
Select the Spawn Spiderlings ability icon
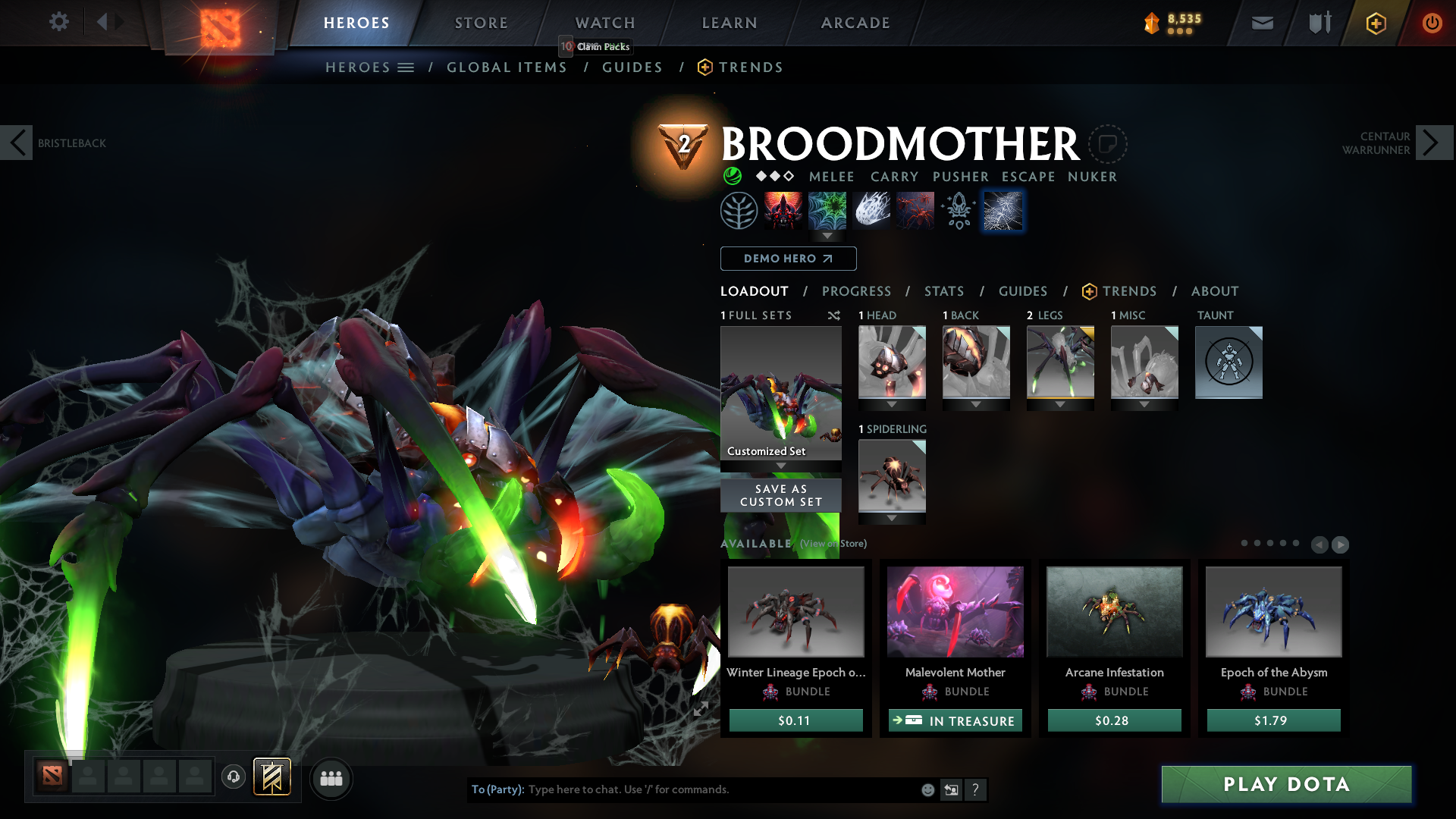pyautogui.click(x=915, y=210)
